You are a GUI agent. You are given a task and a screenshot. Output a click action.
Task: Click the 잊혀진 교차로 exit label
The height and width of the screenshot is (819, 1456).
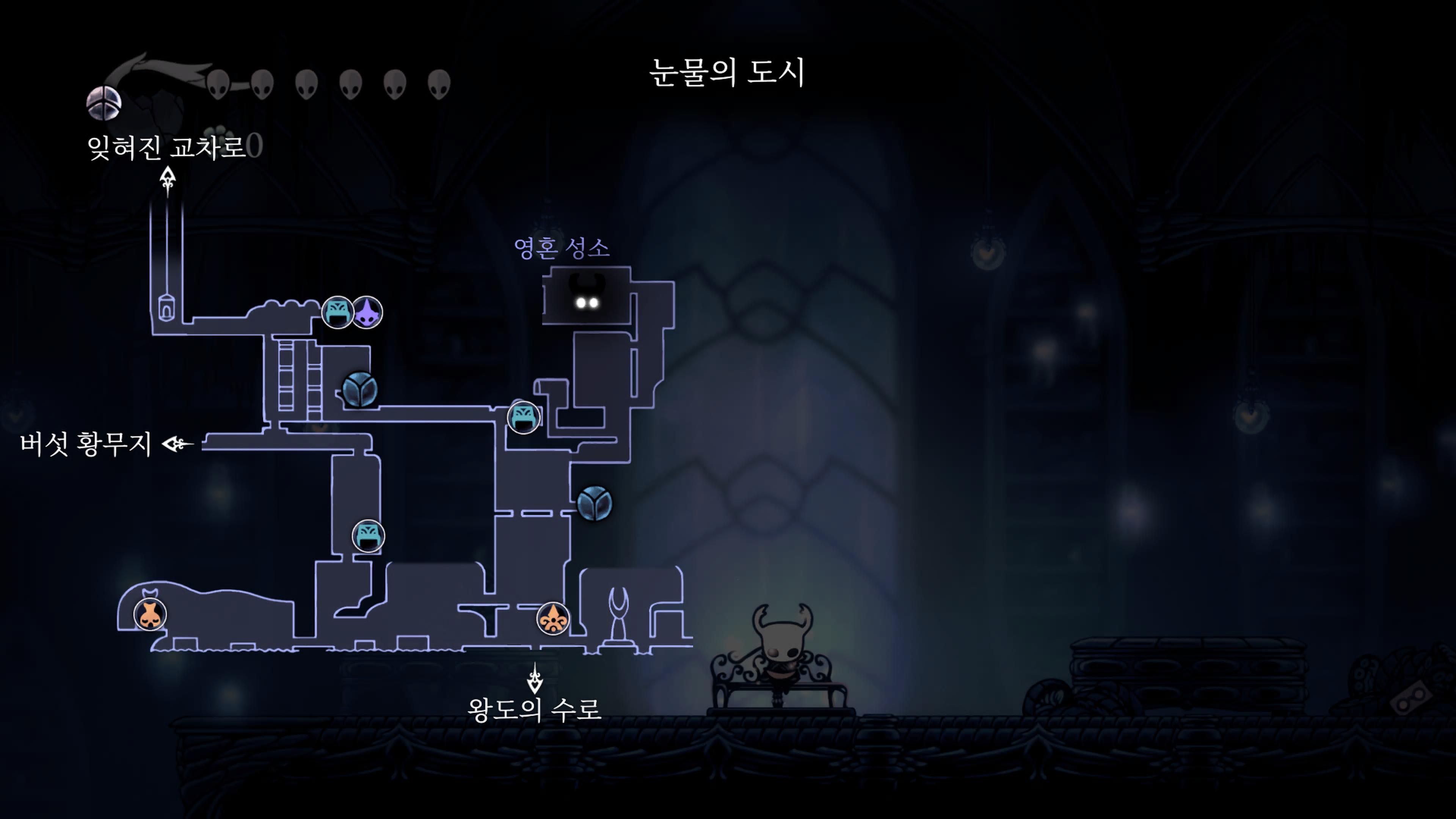click(x=166, y=147)
